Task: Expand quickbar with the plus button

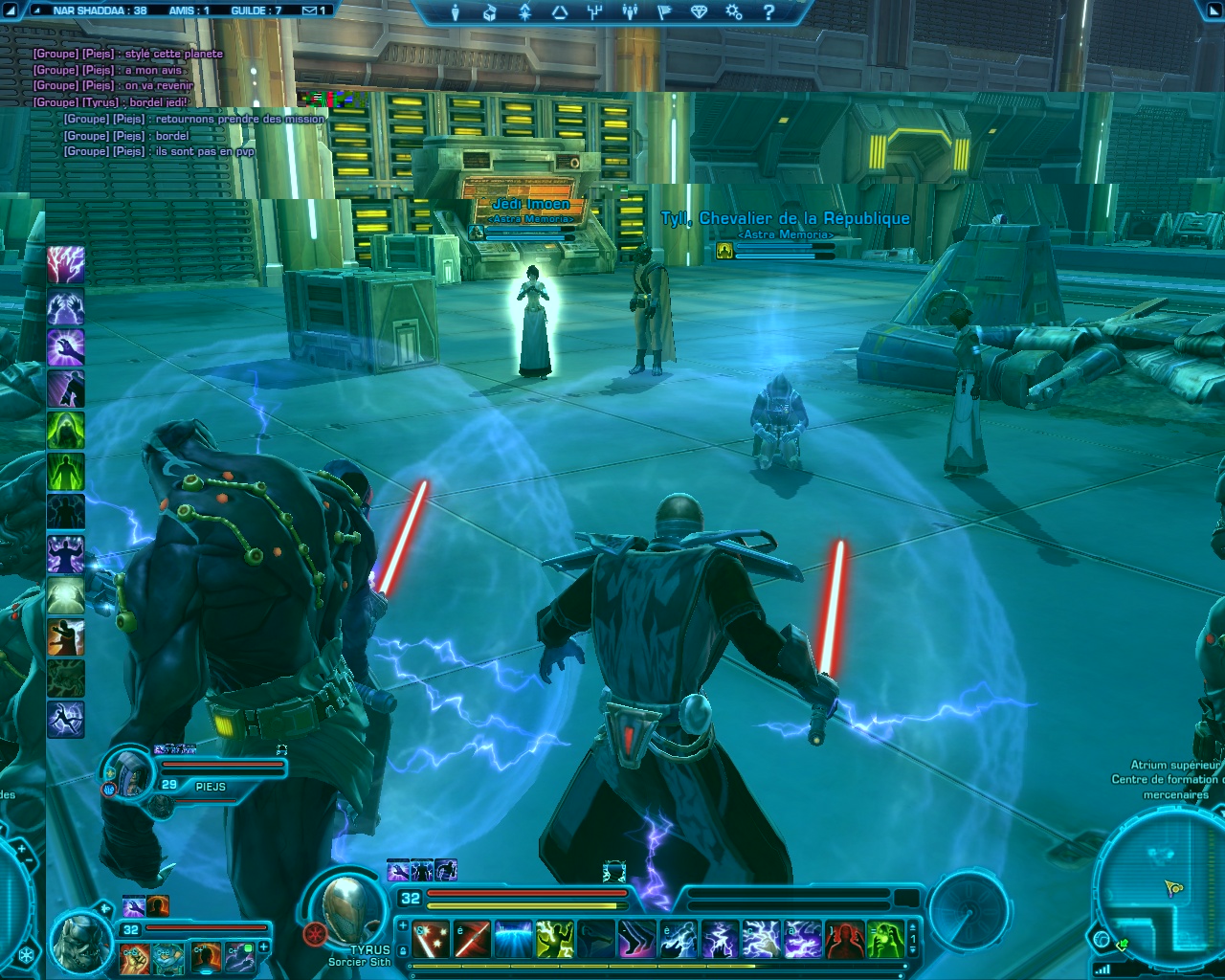Action: coord(403,925)
